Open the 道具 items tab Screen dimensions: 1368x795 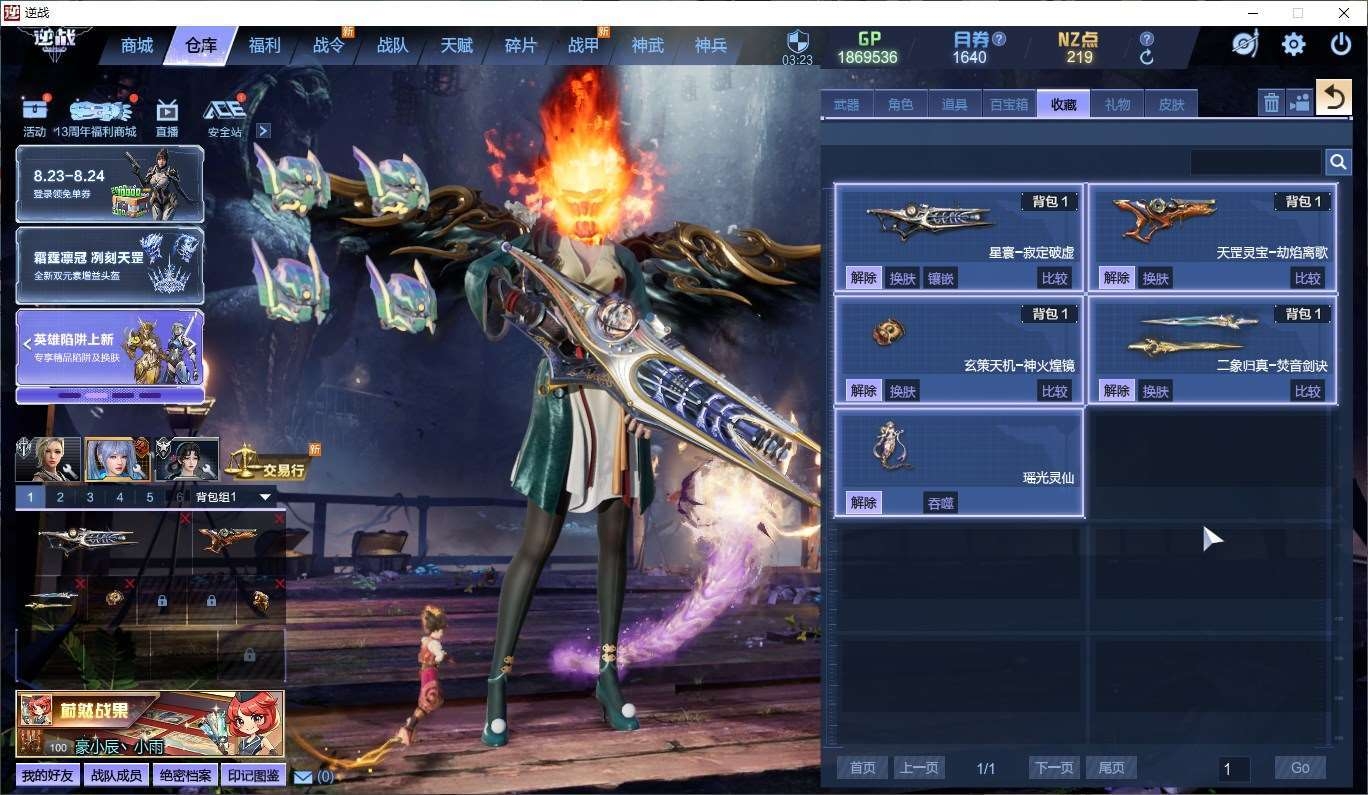(954, 104)
